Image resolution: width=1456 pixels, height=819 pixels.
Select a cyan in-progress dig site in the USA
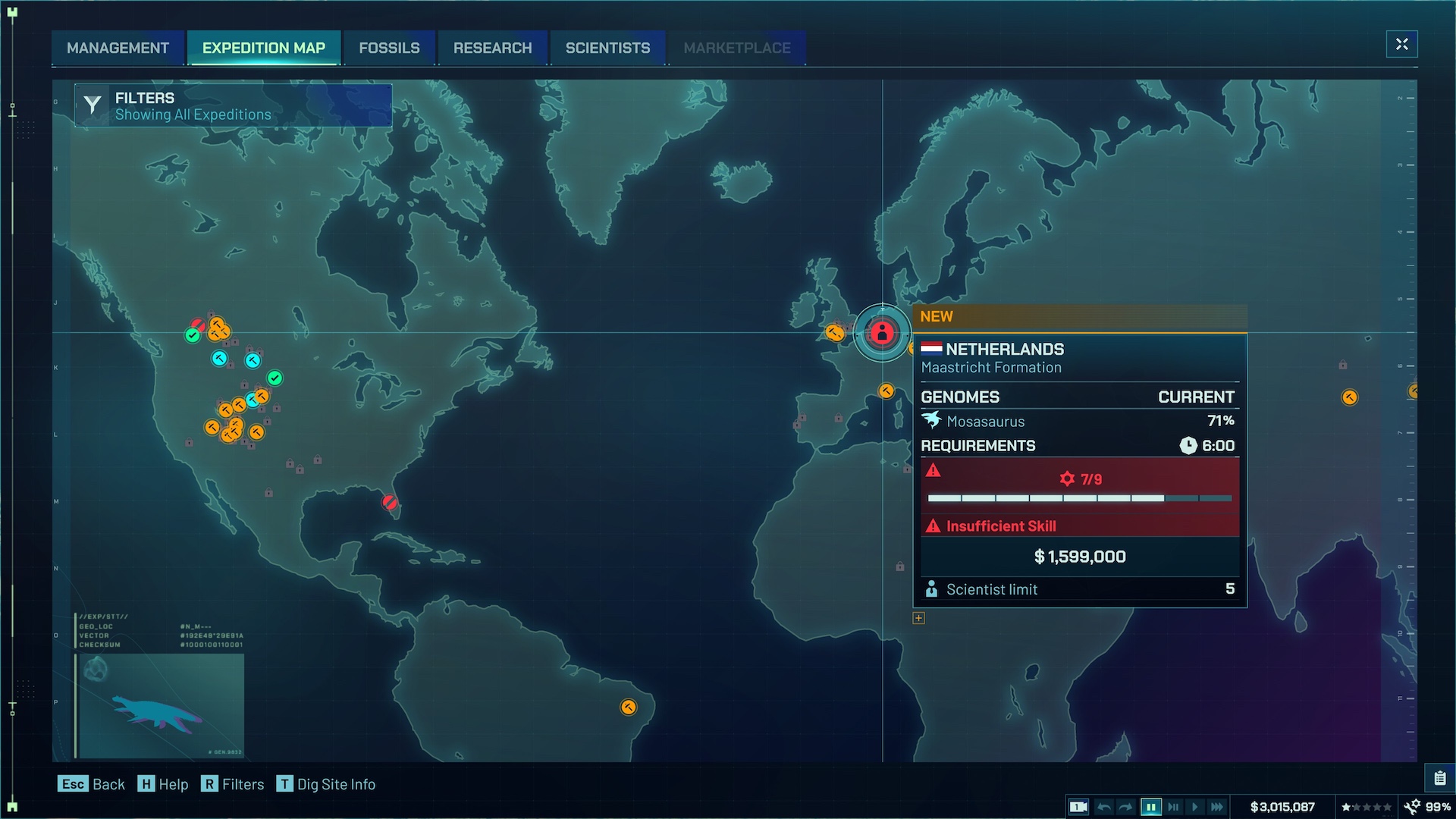[219, 358]
